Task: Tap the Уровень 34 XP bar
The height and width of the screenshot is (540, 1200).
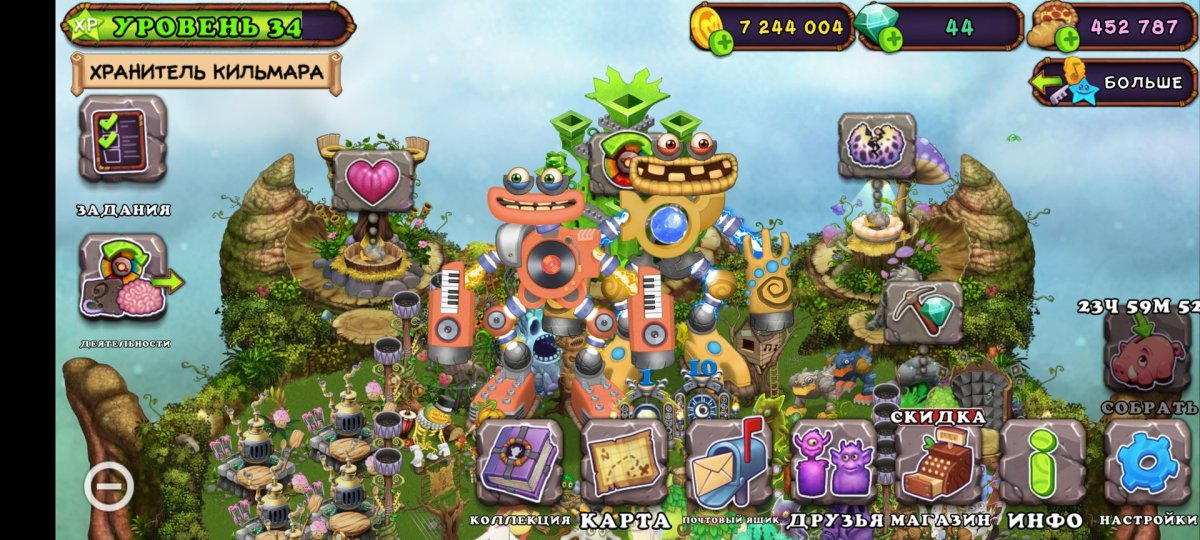Action: [x=208, y=26]
